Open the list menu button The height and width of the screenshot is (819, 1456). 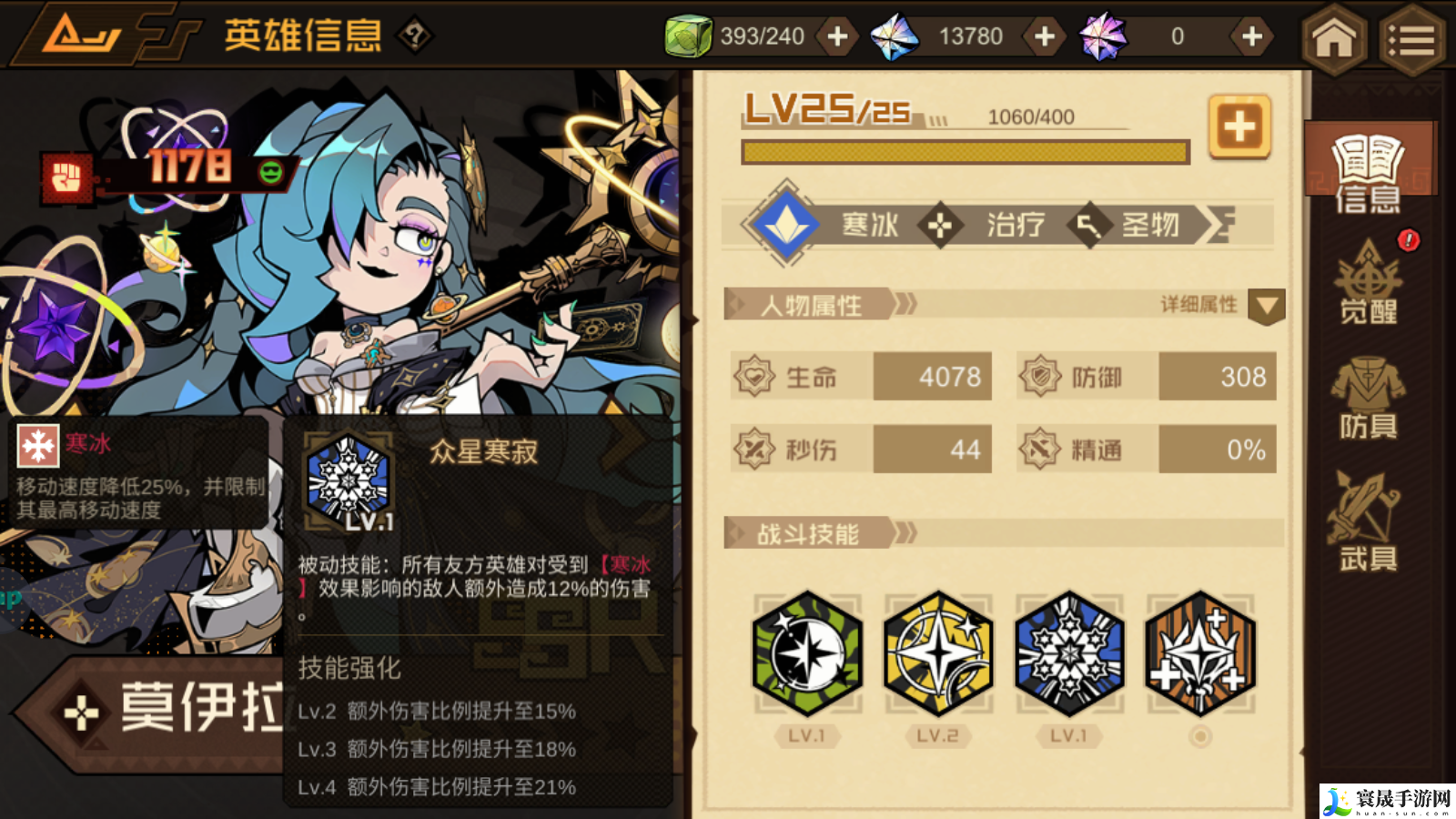[x=1411, y=40]
